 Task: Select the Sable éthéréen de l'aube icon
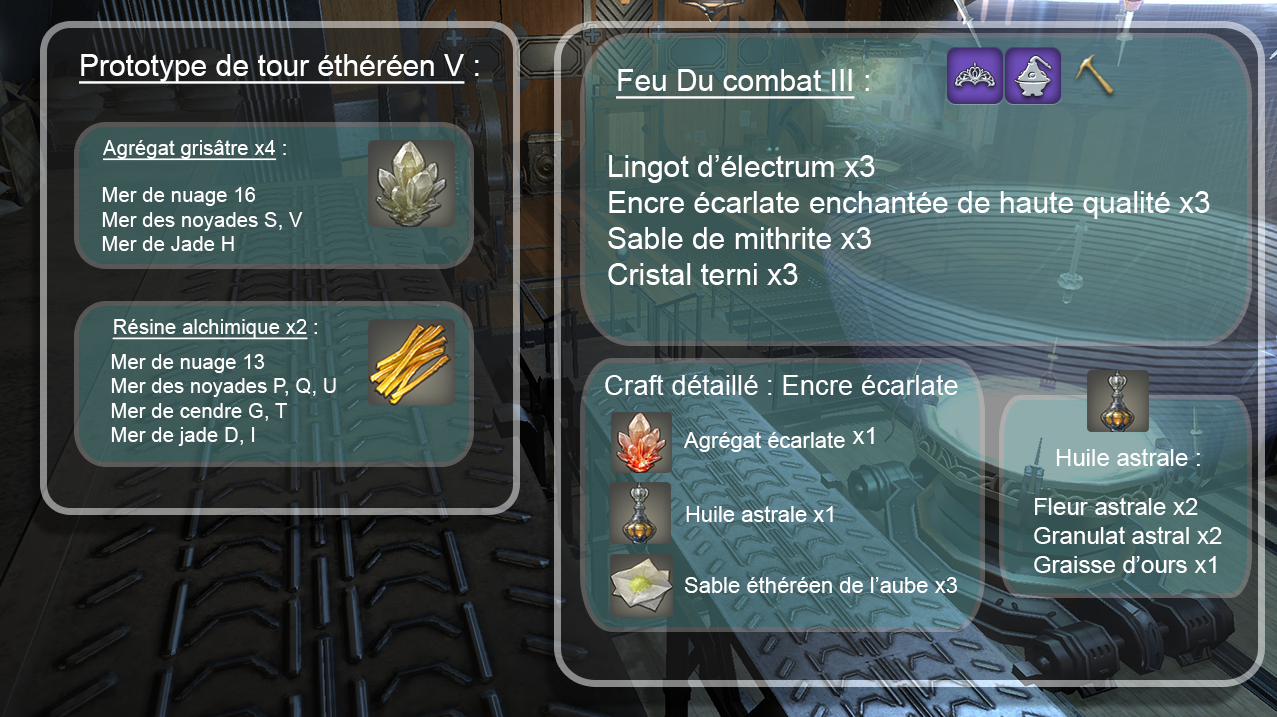(641, 585)
